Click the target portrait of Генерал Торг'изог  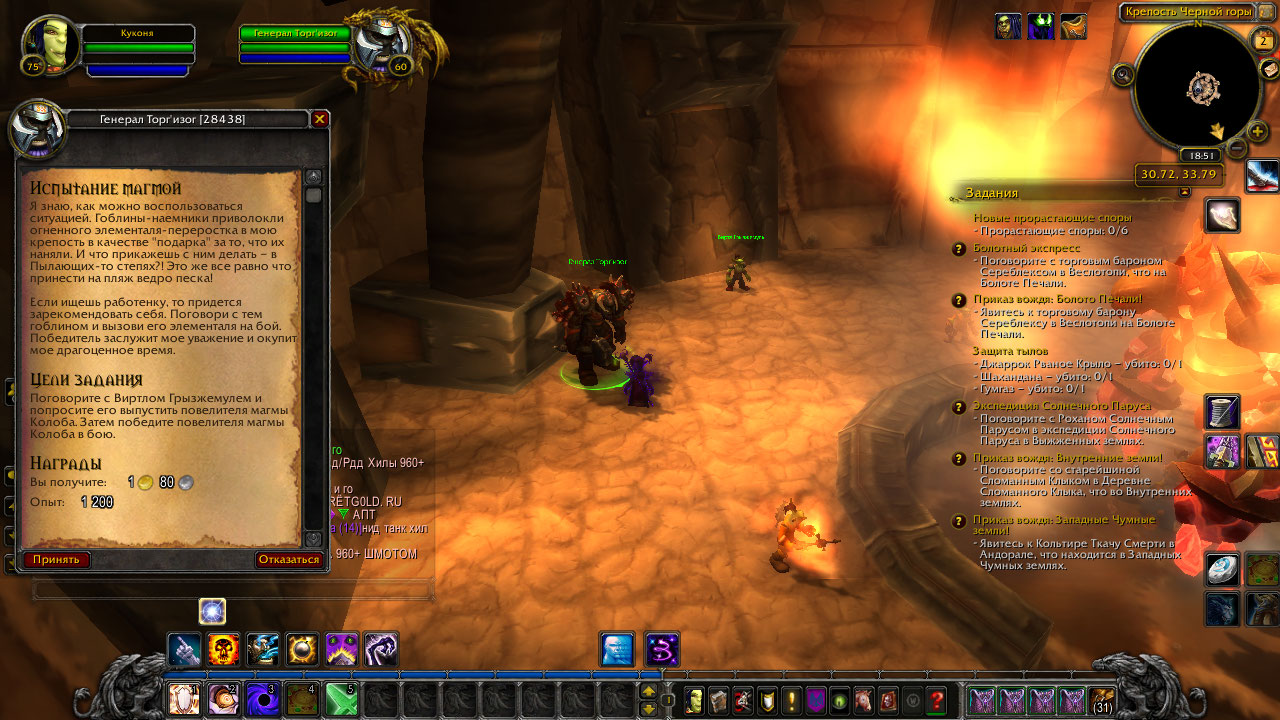[x=381, y=45]
